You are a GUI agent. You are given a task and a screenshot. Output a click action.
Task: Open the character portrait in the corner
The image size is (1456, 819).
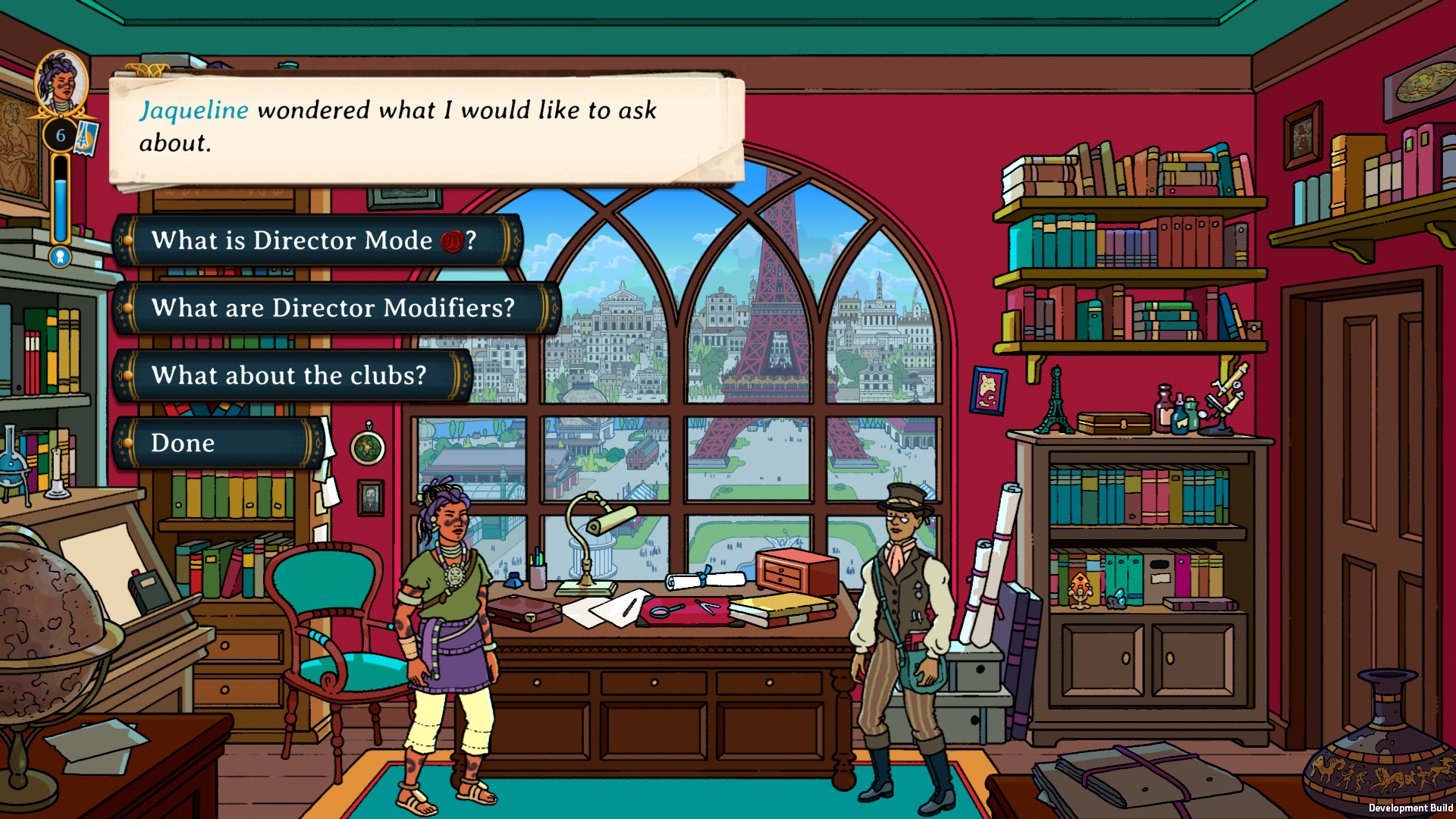(61, 82)
